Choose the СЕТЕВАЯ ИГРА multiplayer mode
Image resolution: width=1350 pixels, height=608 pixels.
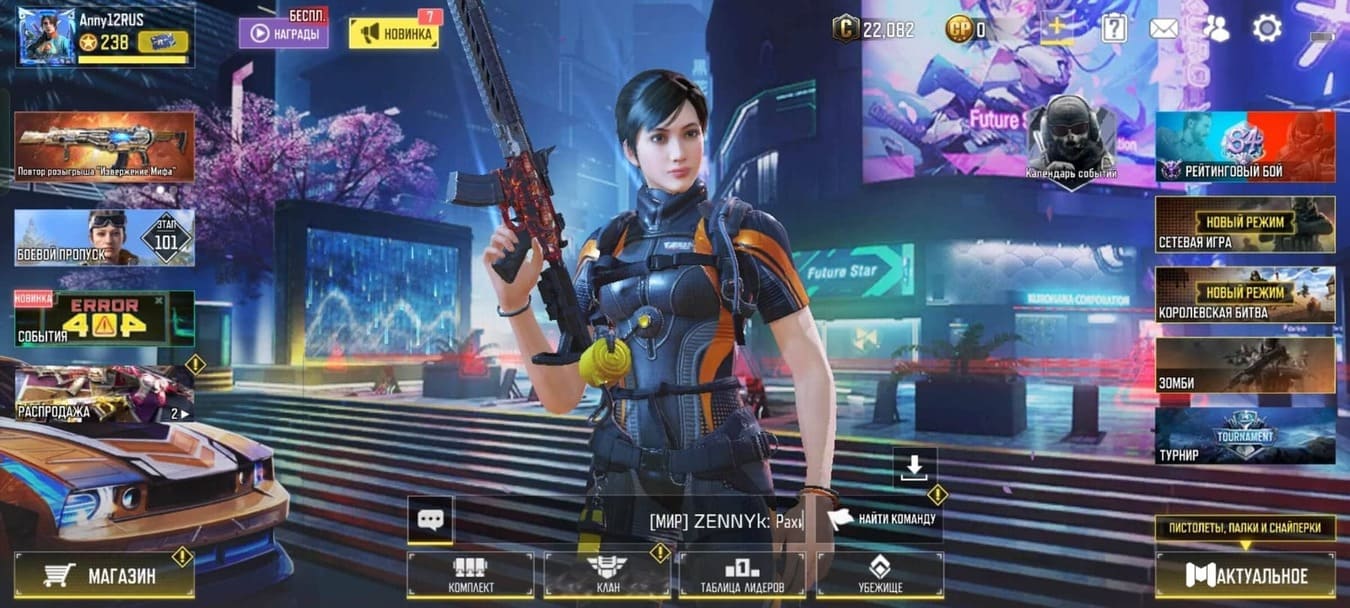(1245, 224)
